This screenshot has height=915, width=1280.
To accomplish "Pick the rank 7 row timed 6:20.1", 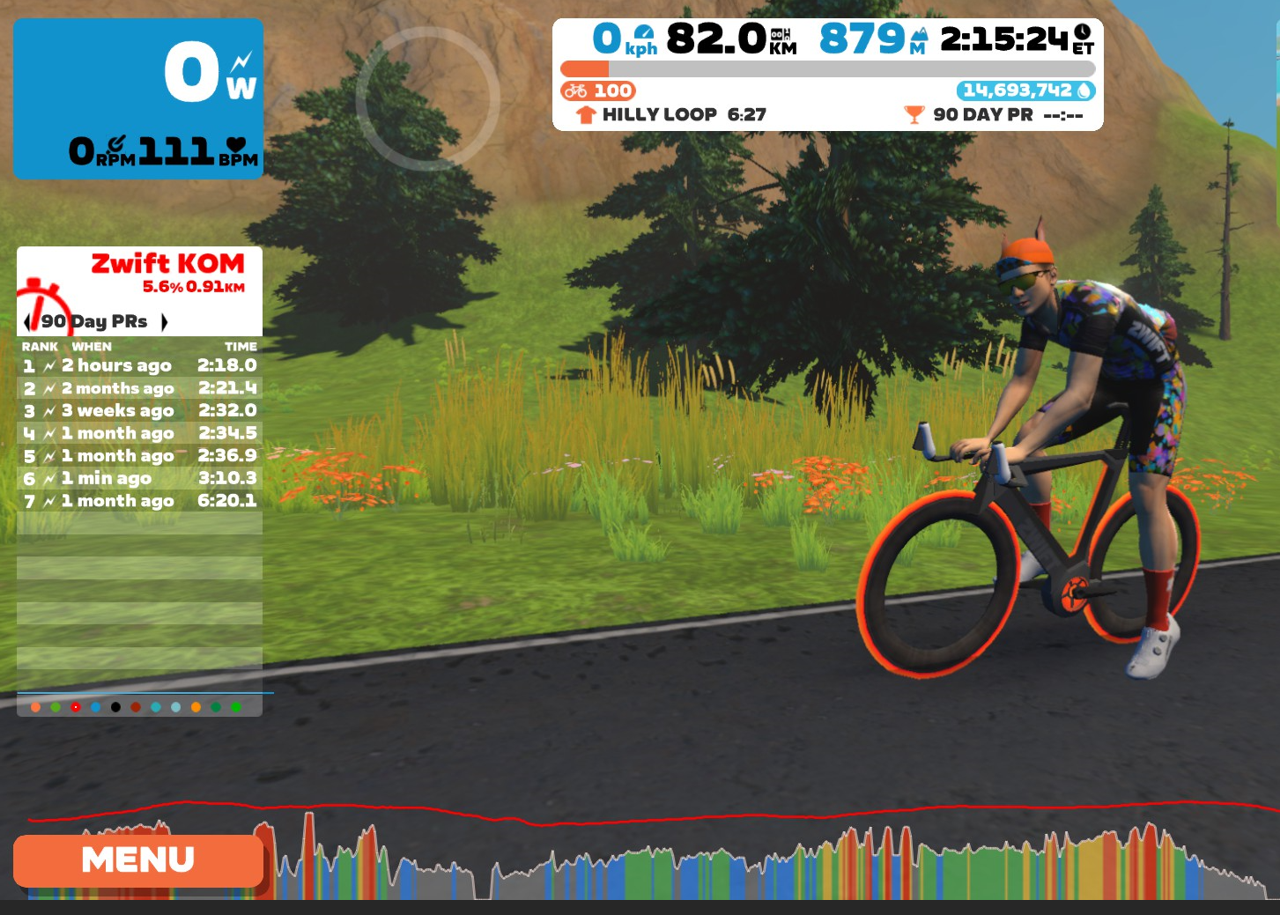I will [139, 501].
